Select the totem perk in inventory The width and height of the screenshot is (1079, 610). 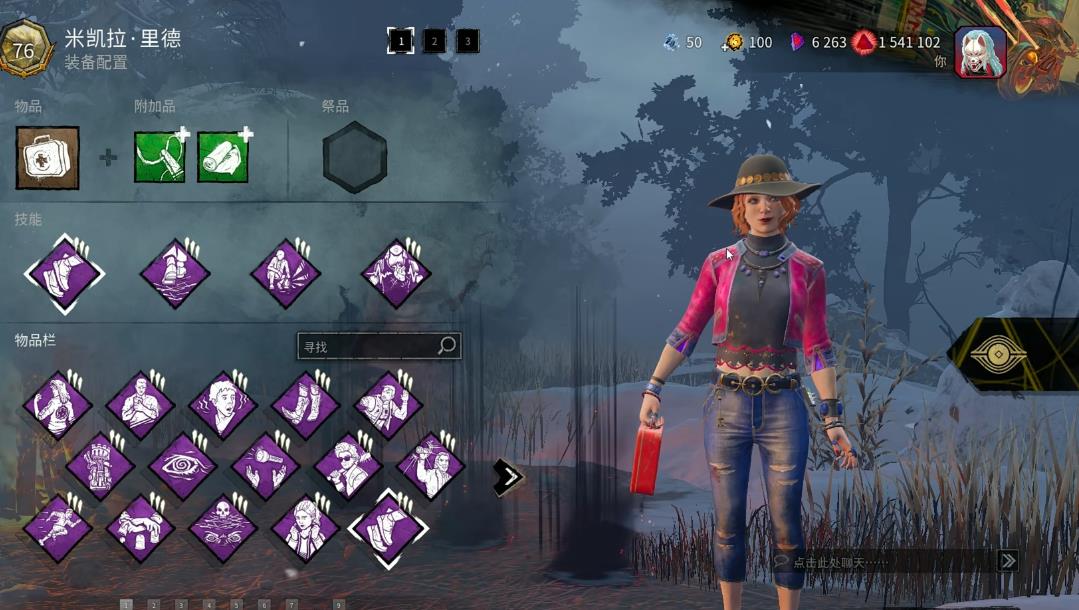pos(100,466)
